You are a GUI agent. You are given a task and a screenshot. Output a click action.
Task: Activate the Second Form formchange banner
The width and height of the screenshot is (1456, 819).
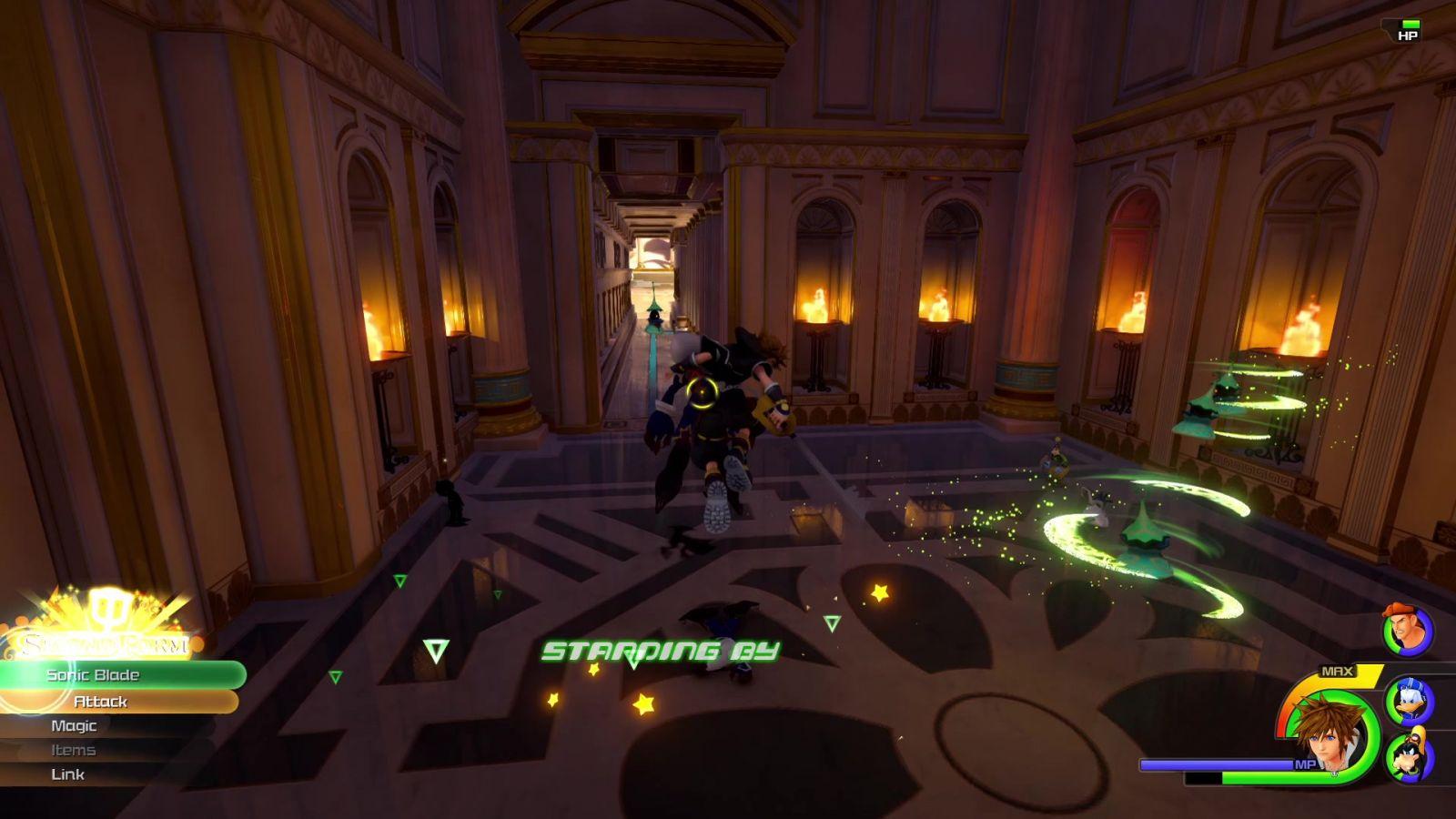105,642
